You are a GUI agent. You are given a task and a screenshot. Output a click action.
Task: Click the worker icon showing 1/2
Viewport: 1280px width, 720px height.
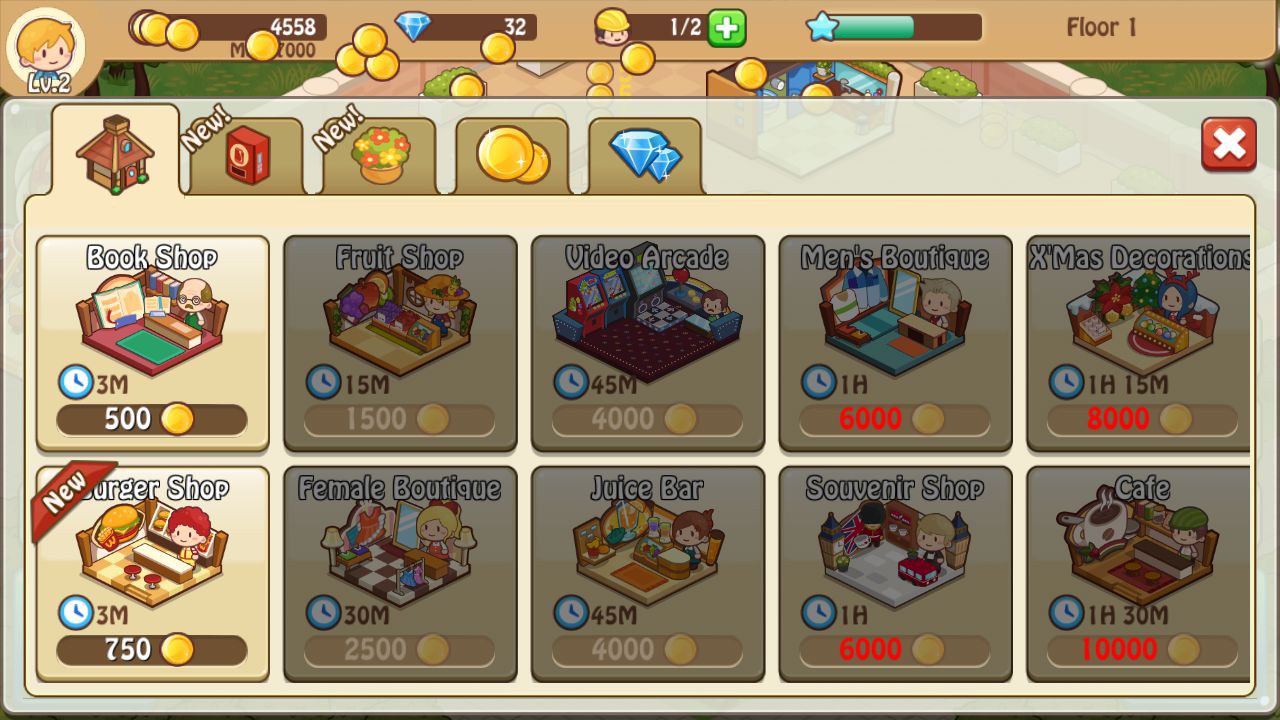point(640,27)
